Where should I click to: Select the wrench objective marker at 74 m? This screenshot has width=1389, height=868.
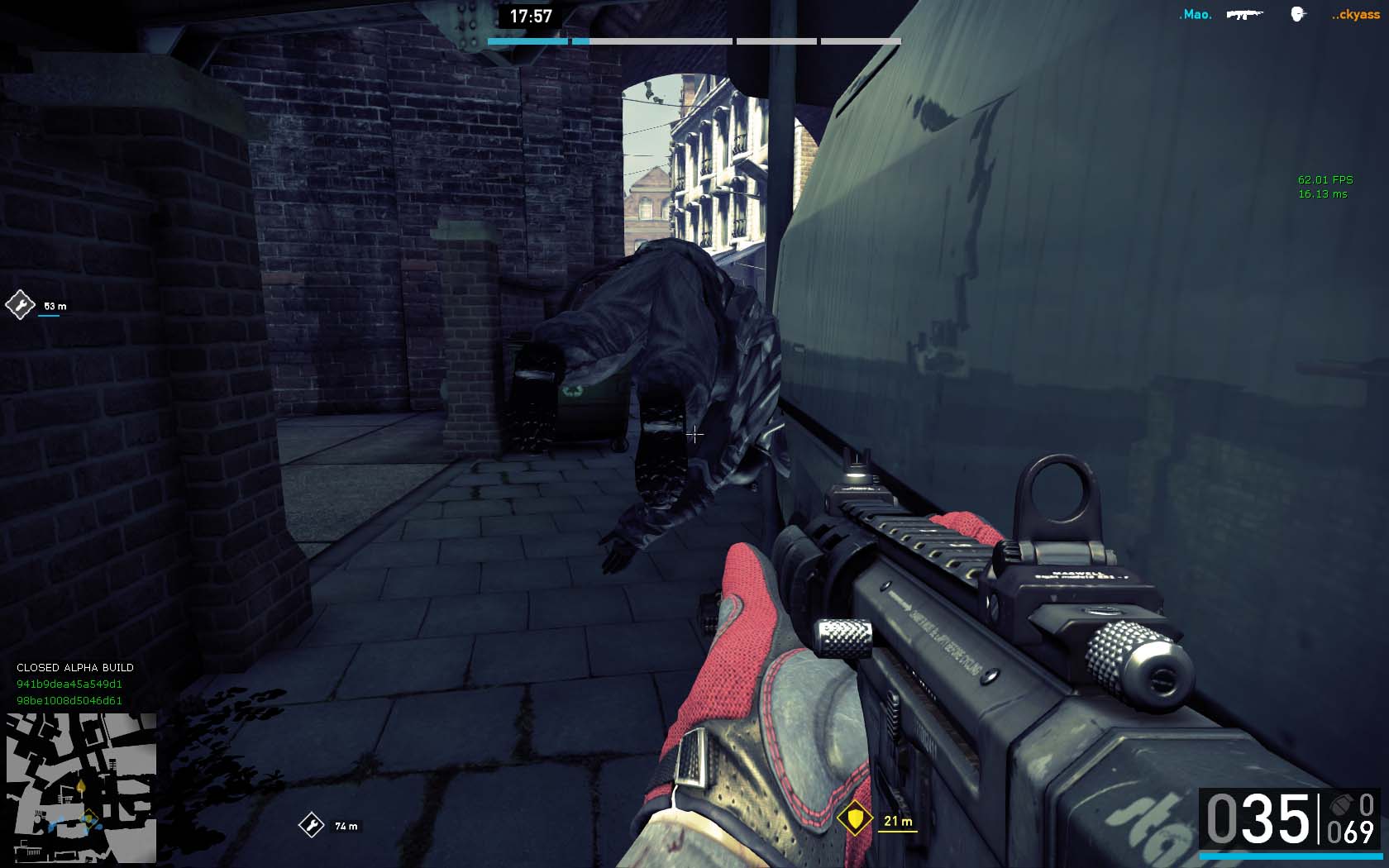coord(312,825)
